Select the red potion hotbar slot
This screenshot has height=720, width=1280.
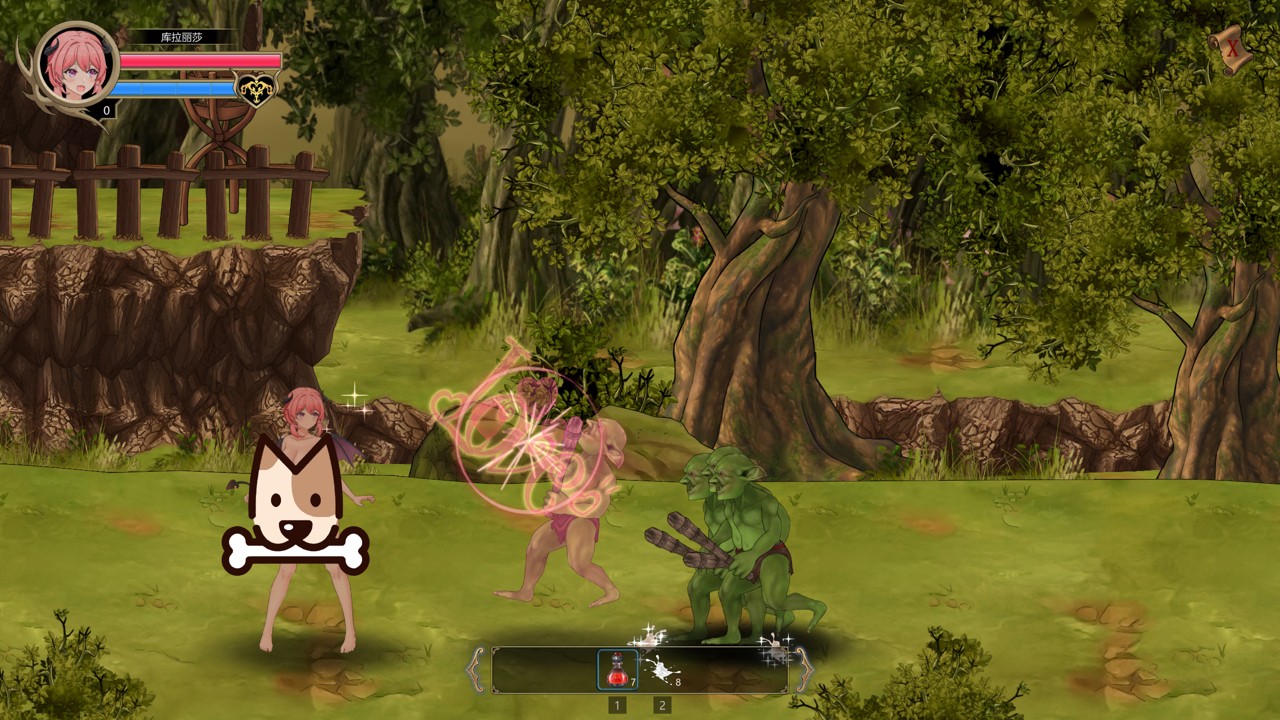point(617,669)
